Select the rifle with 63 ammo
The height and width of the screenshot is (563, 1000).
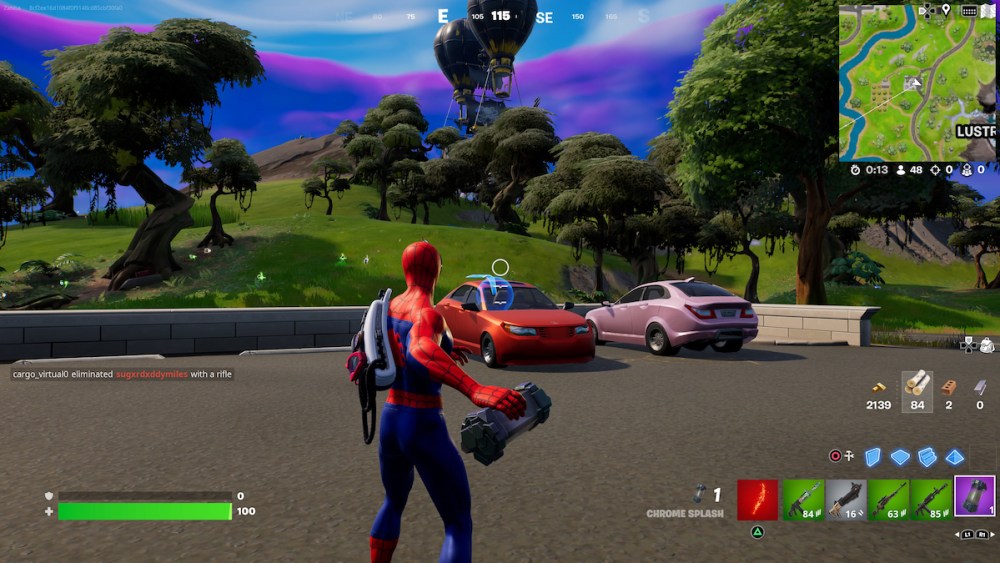[x=888, y=499]
